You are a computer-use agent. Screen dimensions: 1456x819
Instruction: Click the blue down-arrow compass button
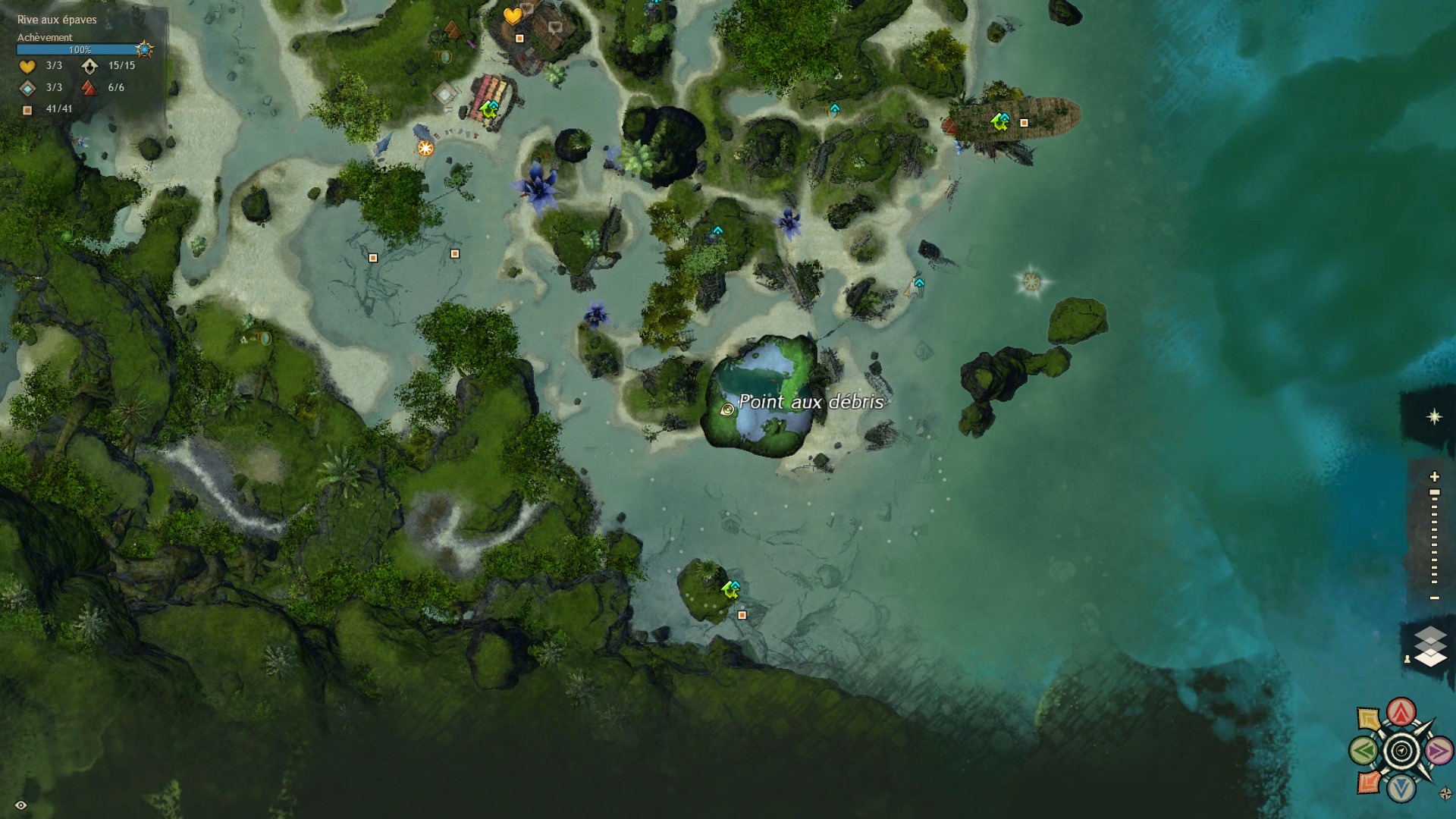click(x=1401, y=789)
